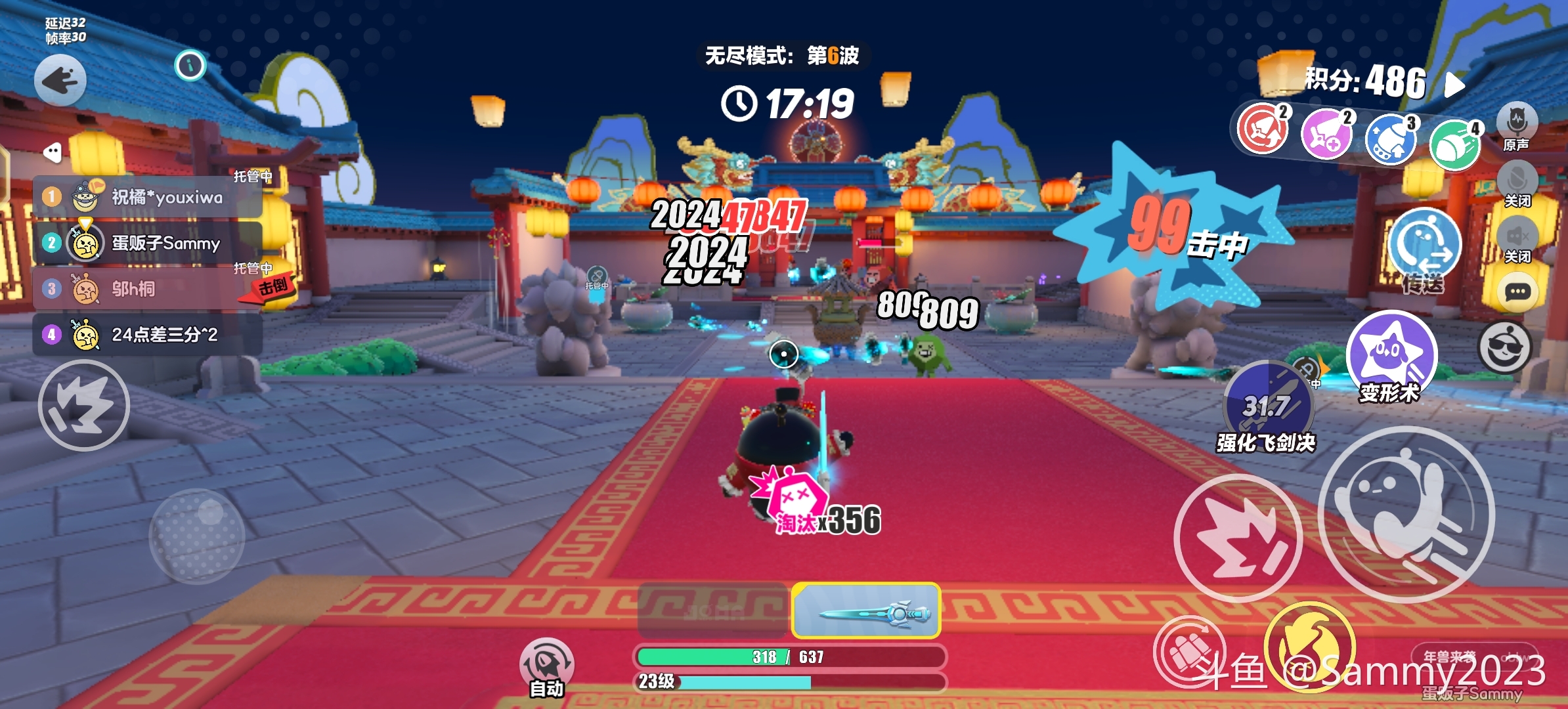This screenshot has height=709, width=1568.
Task: Select the blue sword weapon slot
Action: [x=866, y=612]
